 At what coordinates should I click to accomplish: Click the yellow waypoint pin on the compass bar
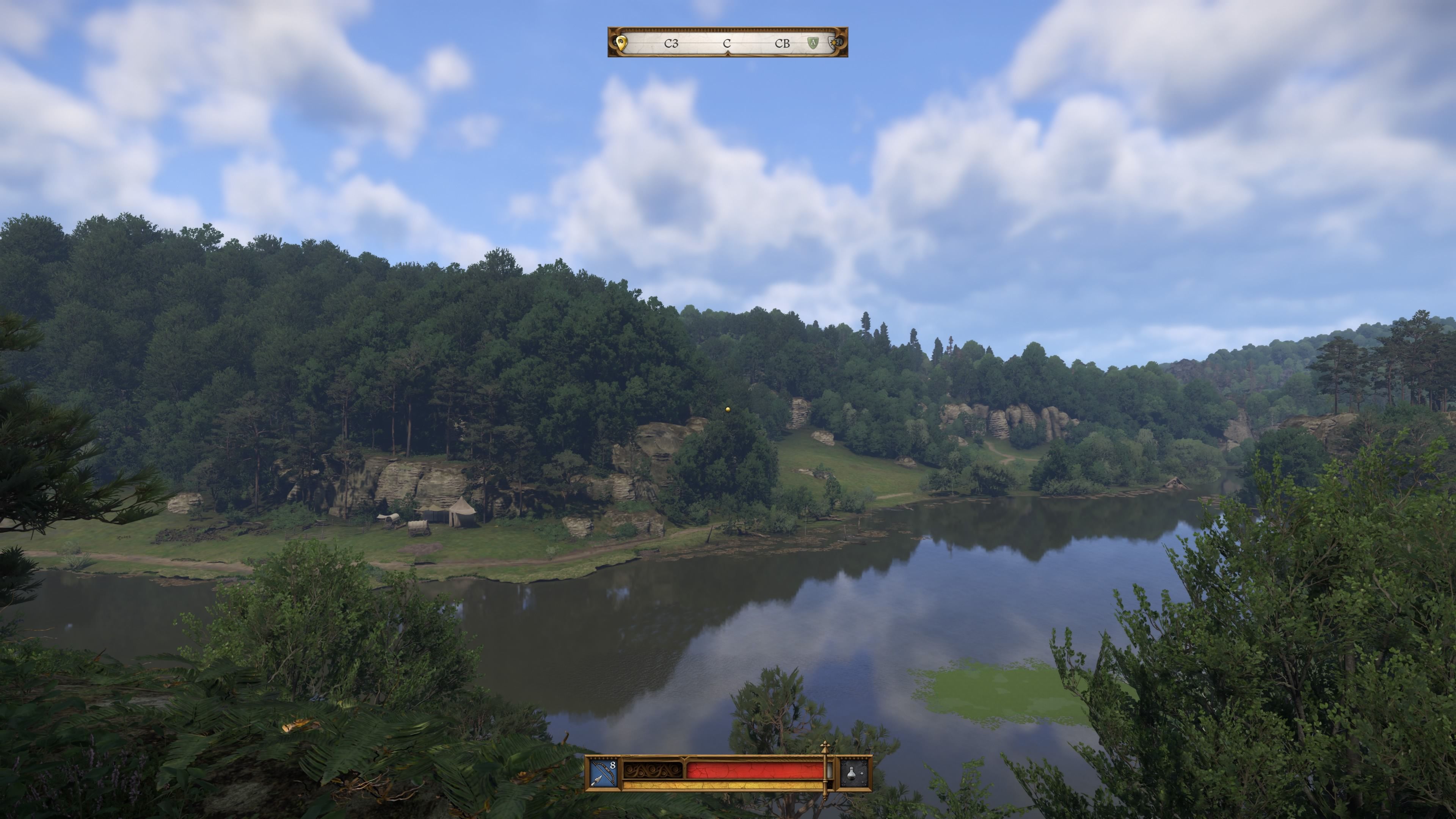point(621,44)
